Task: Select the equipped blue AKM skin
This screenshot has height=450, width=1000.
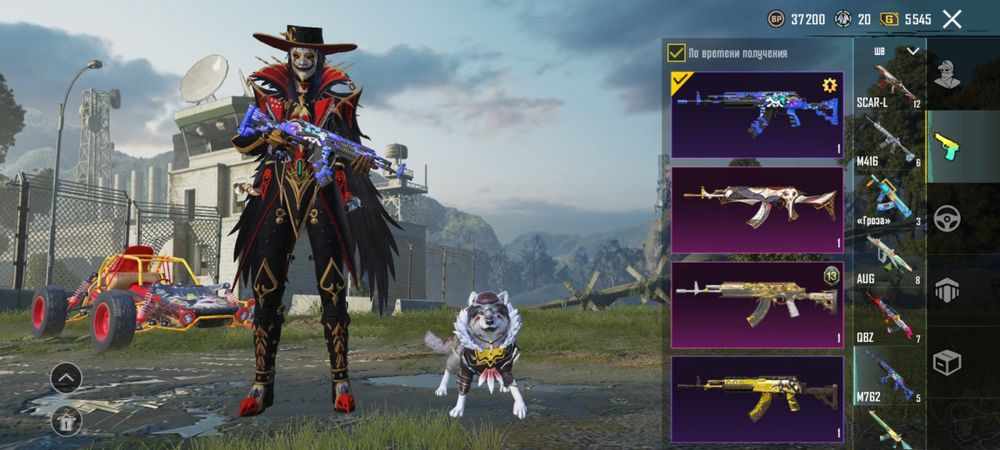Action: tap(757, 114)
